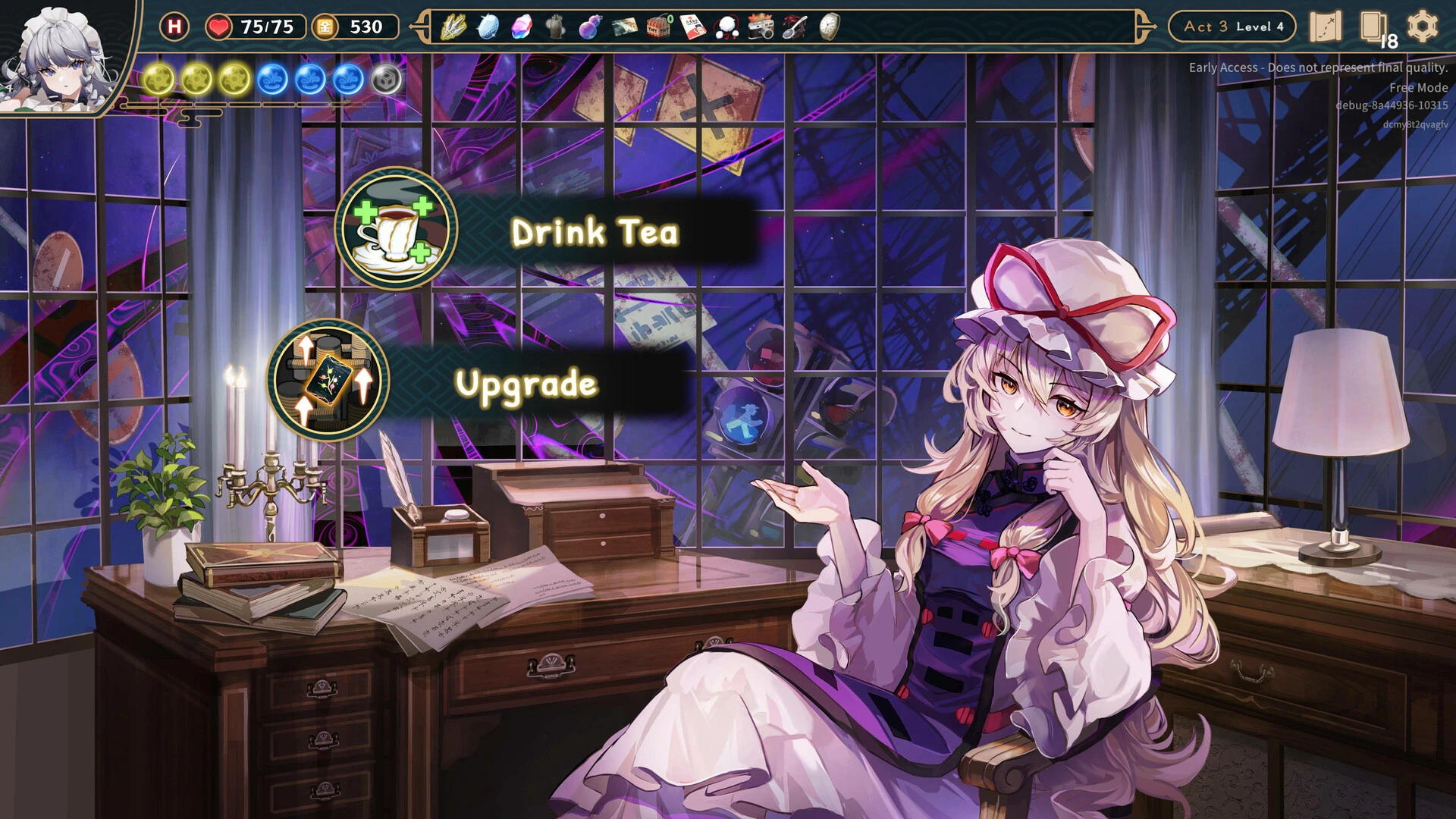Choose the Upgrade option
Screen dimensions: 1456x819
coord(525,384)
